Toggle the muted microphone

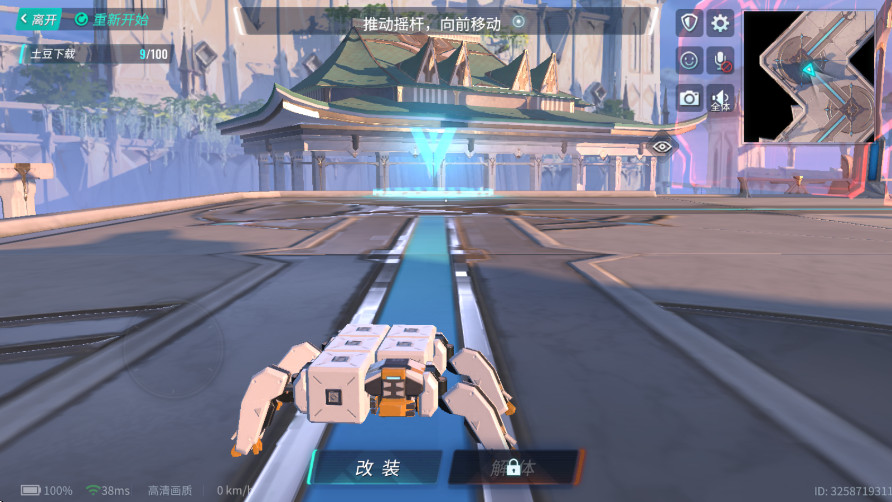[x=720, y=60]
